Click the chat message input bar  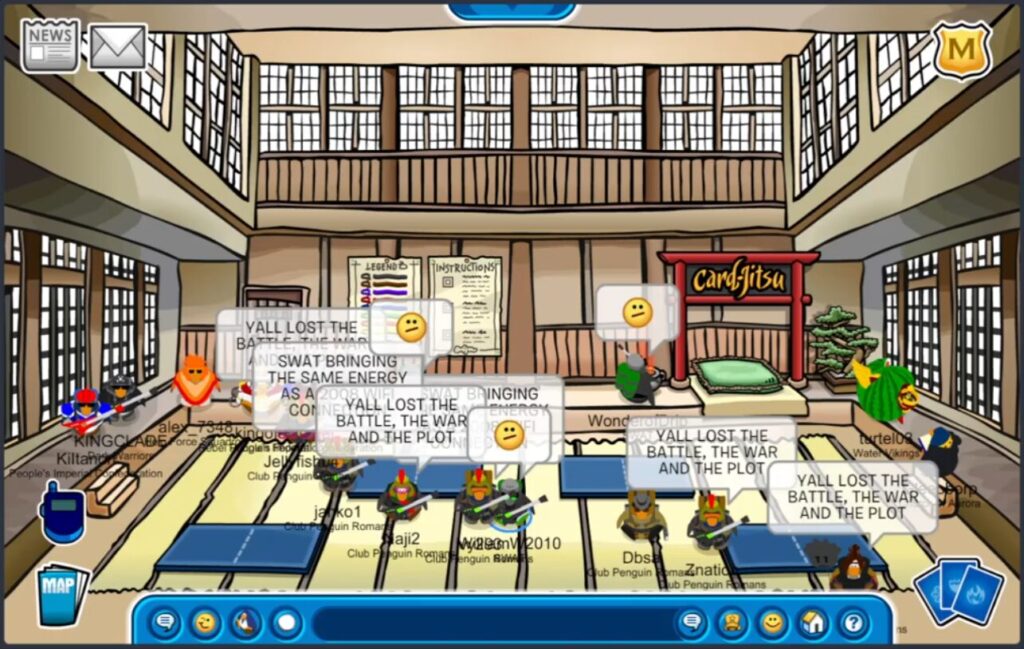click(490, 624)
